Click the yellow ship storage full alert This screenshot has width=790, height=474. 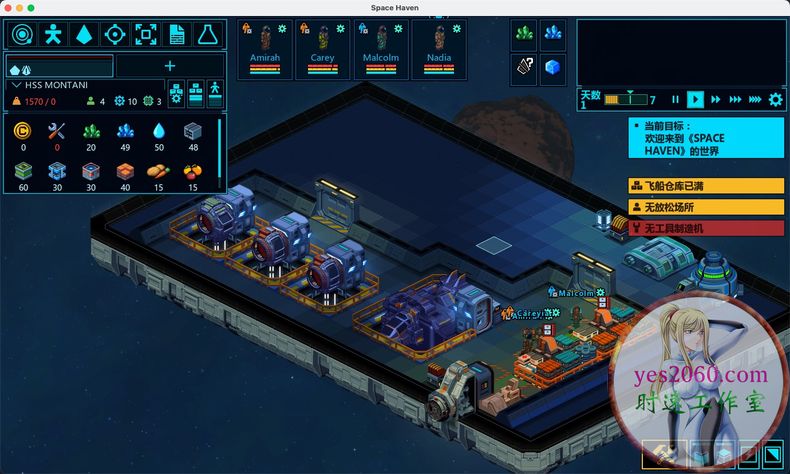706,186
